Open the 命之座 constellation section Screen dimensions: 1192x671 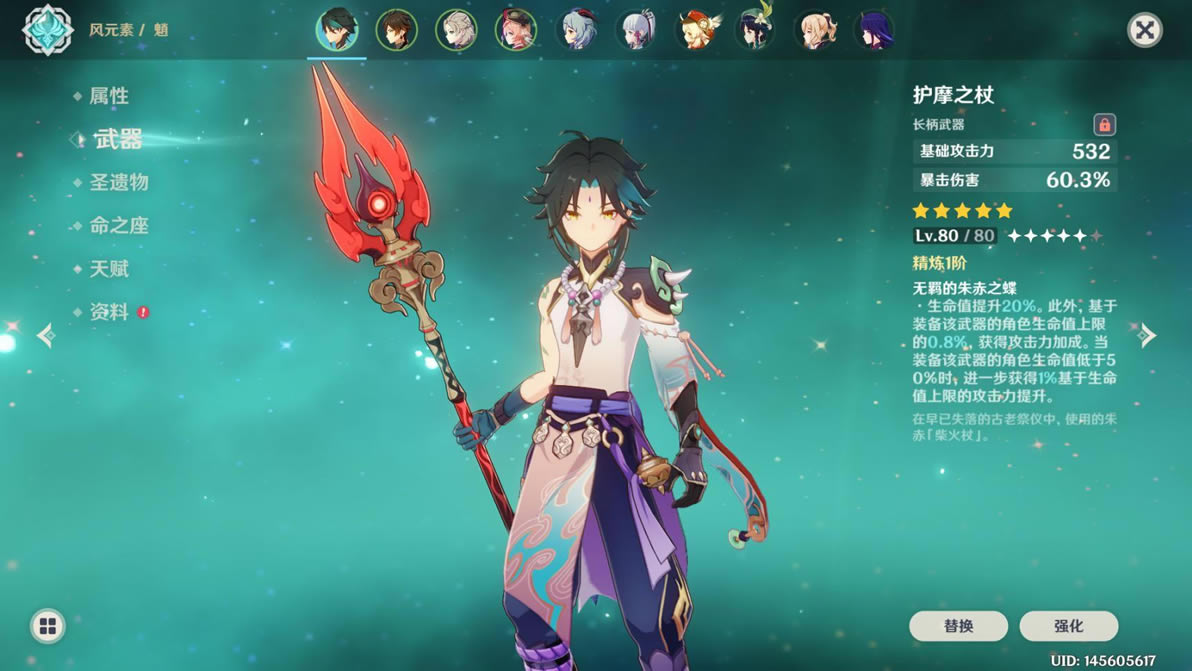pos(118,226)
